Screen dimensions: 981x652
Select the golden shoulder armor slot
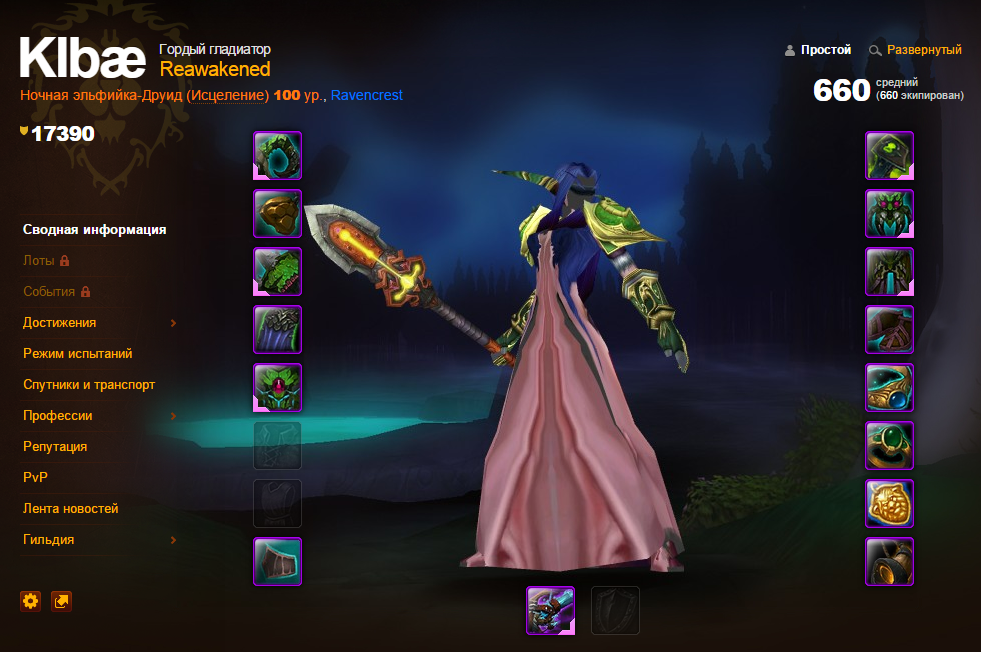(278, 214)
